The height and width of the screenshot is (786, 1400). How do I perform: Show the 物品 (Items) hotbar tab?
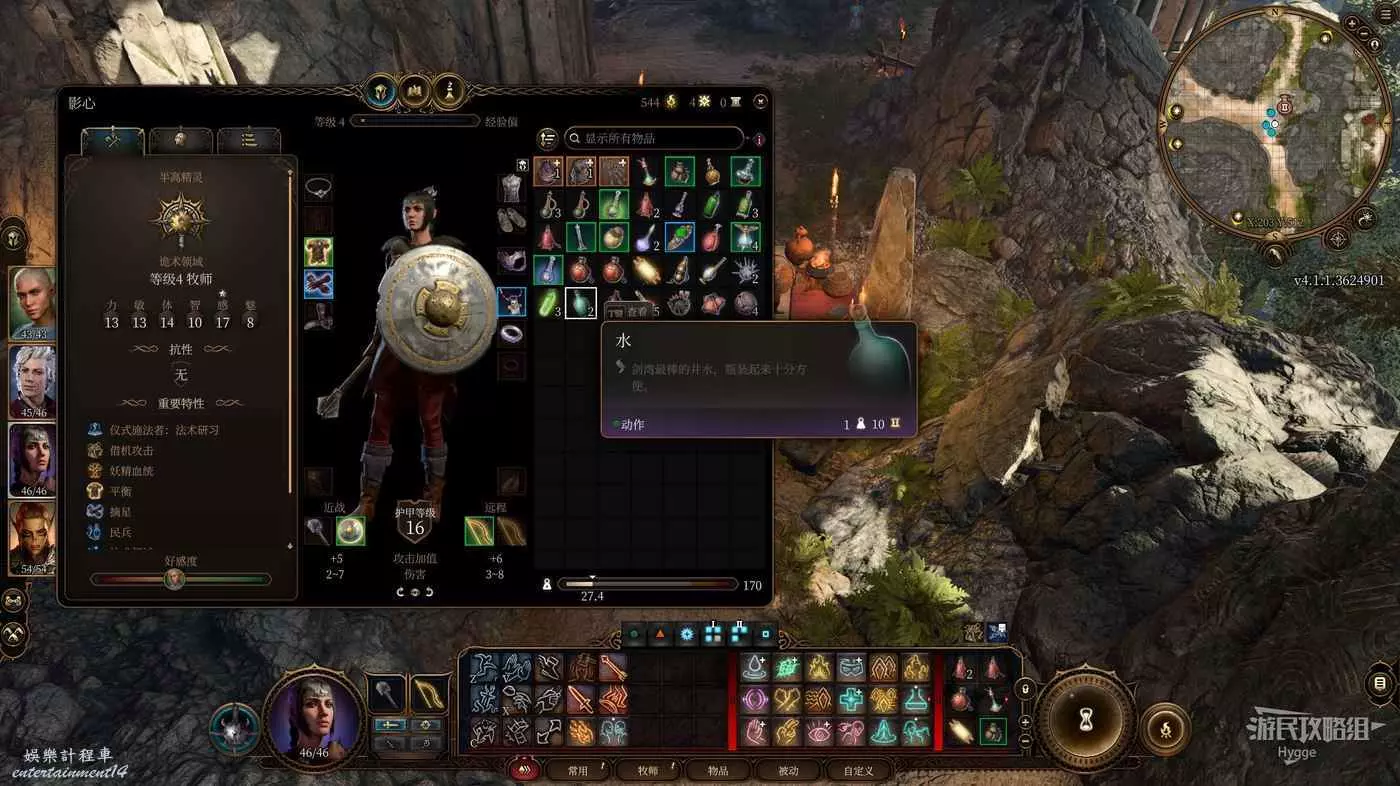pyautogui.click(x=718, y=770)
